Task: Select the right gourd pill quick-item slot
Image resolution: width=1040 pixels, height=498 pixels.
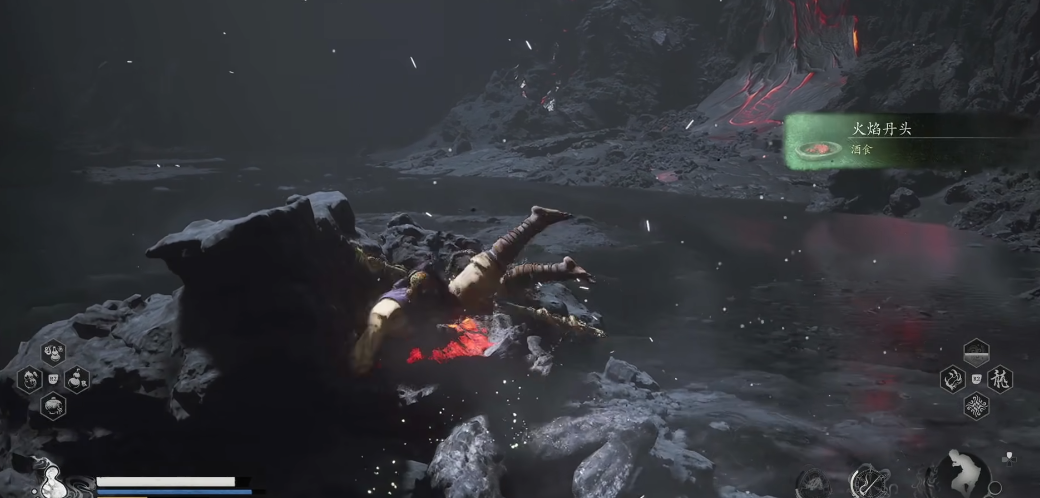Action: 77,379
